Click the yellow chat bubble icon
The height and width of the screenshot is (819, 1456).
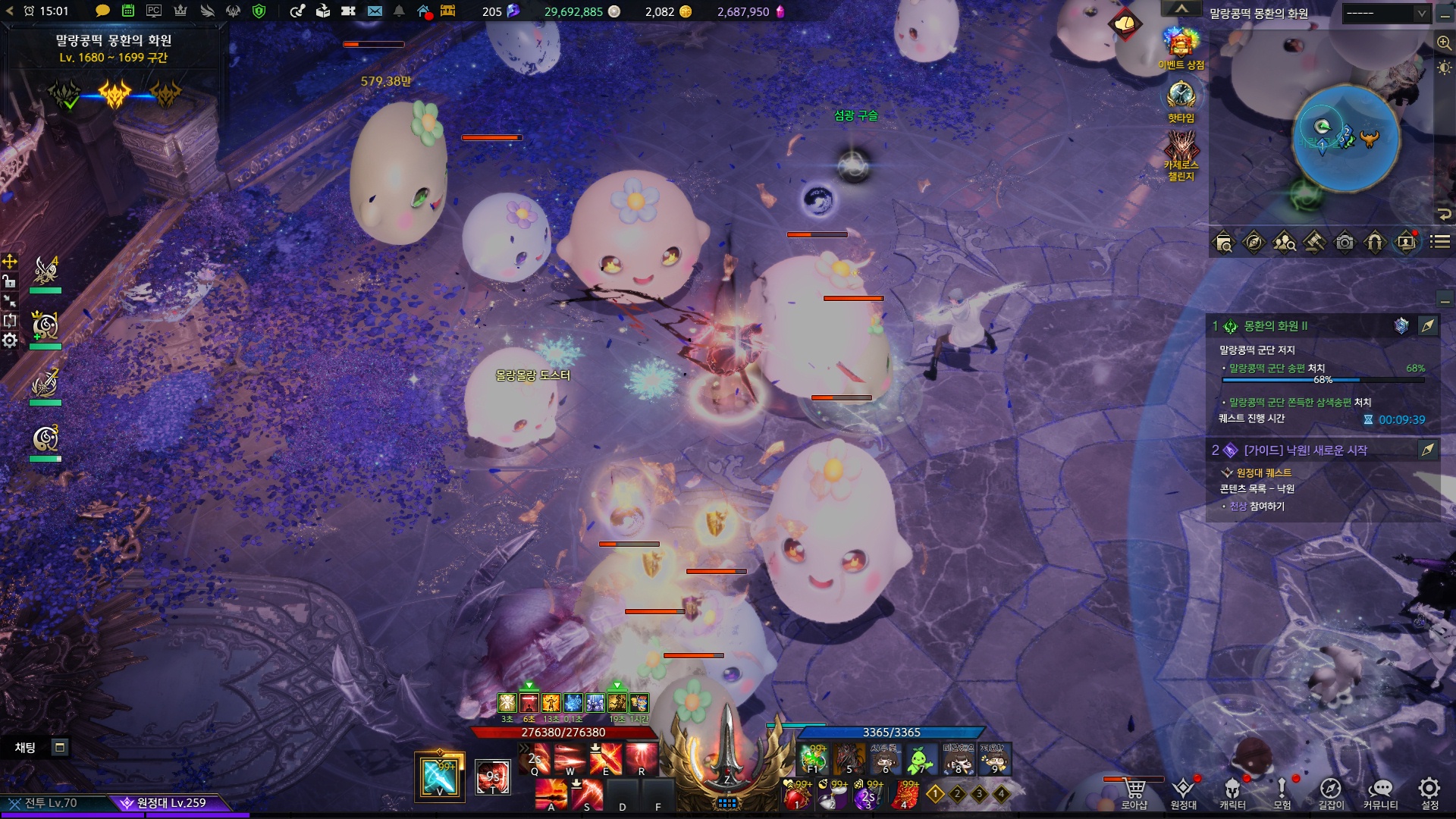coord(102,11)
